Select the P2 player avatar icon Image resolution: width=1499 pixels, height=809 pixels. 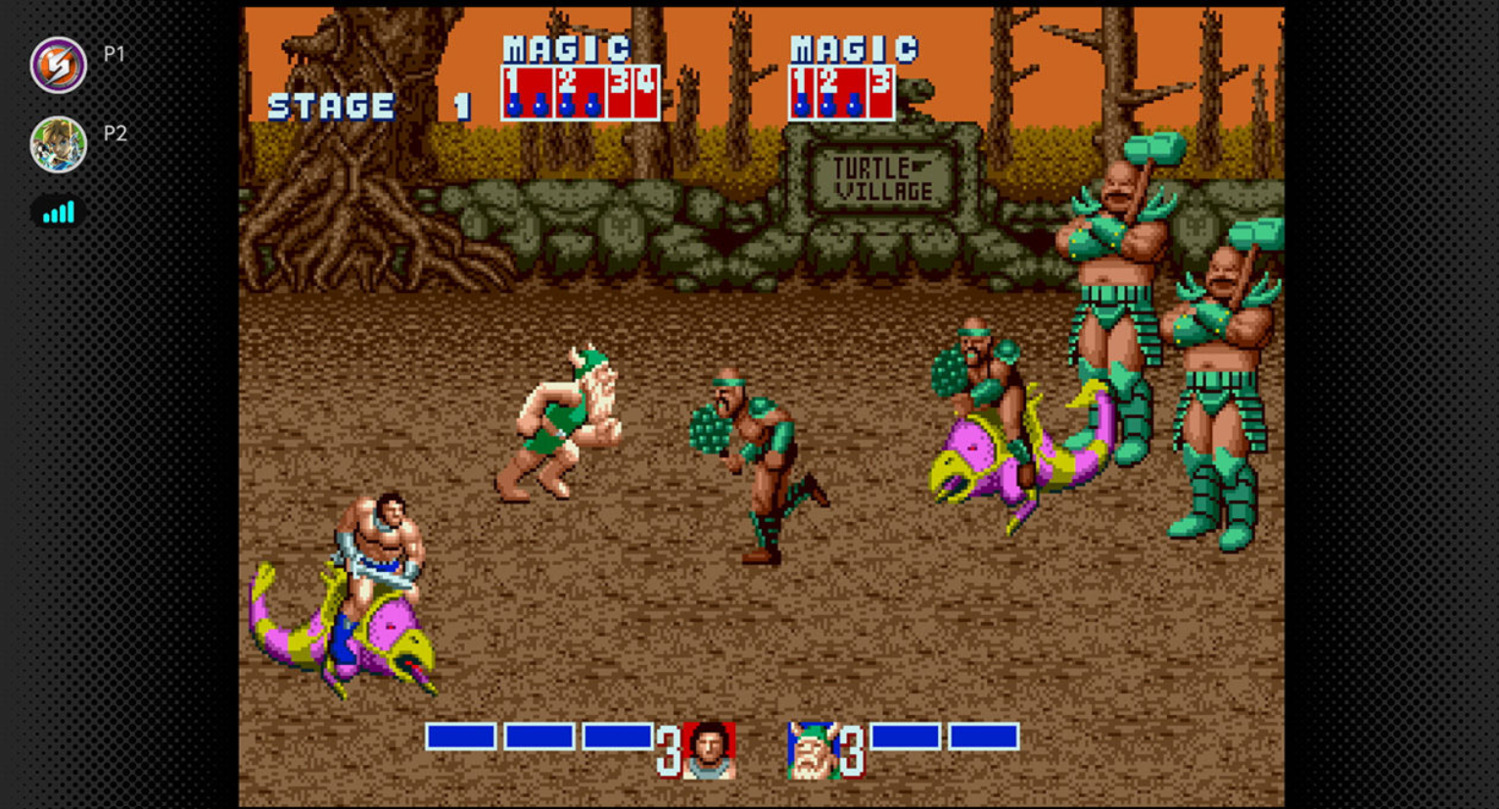point(58,144)
